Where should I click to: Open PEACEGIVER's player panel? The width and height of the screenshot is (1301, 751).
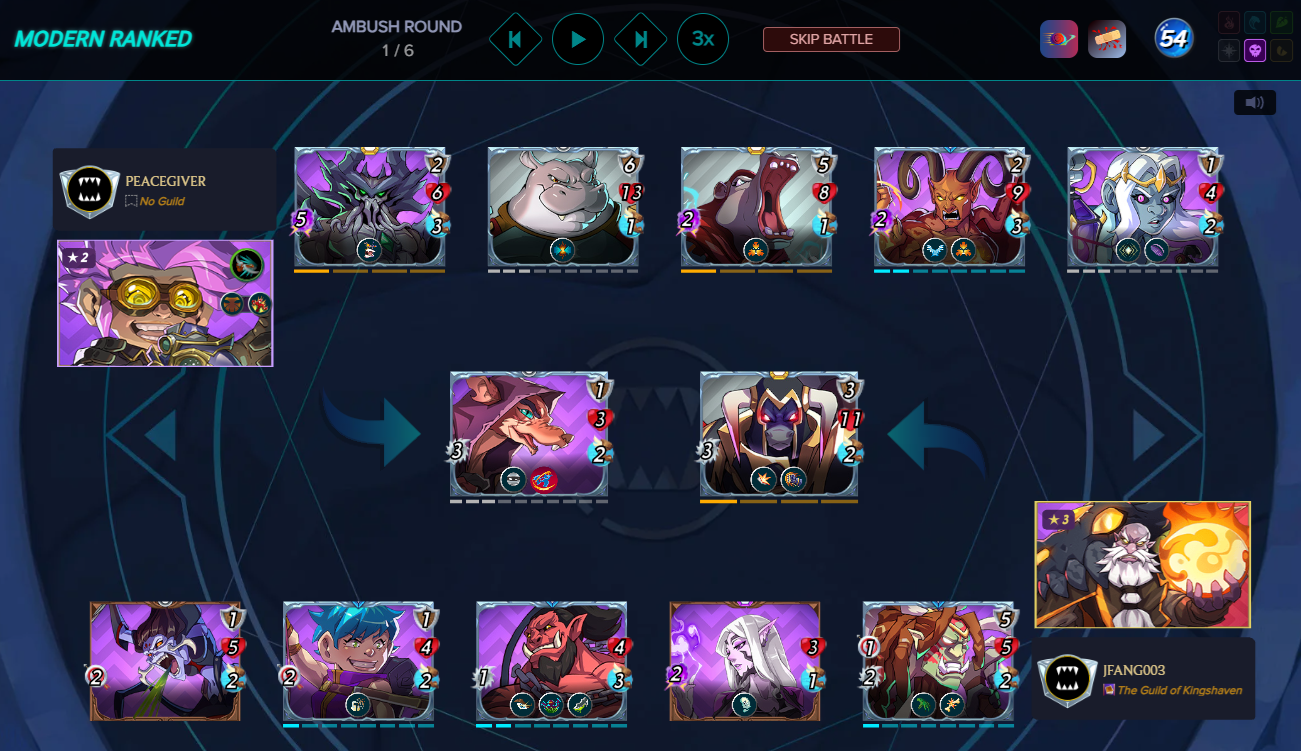164,189
